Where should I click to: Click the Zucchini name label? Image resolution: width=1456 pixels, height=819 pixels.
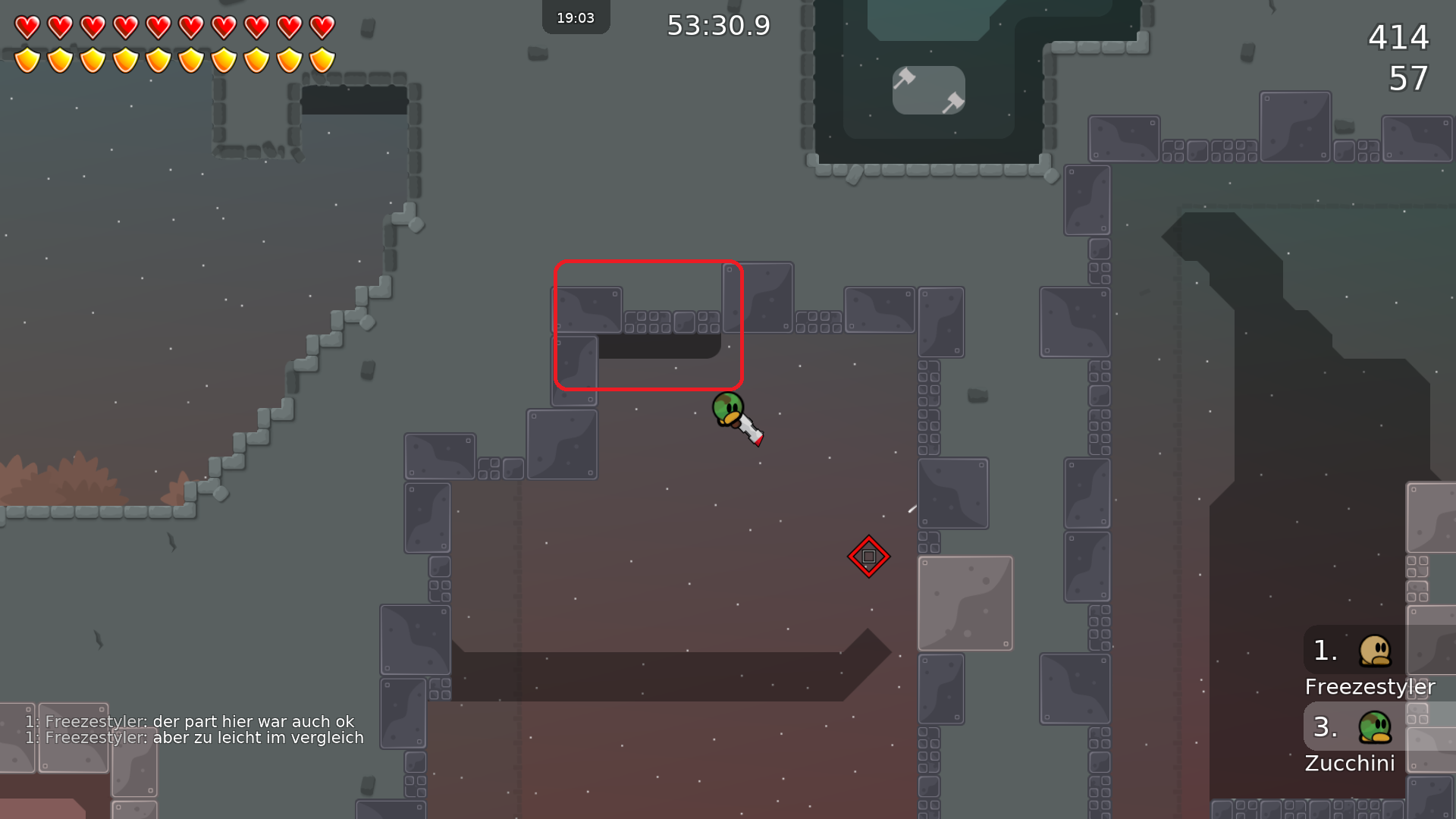tap(1350, 763)
